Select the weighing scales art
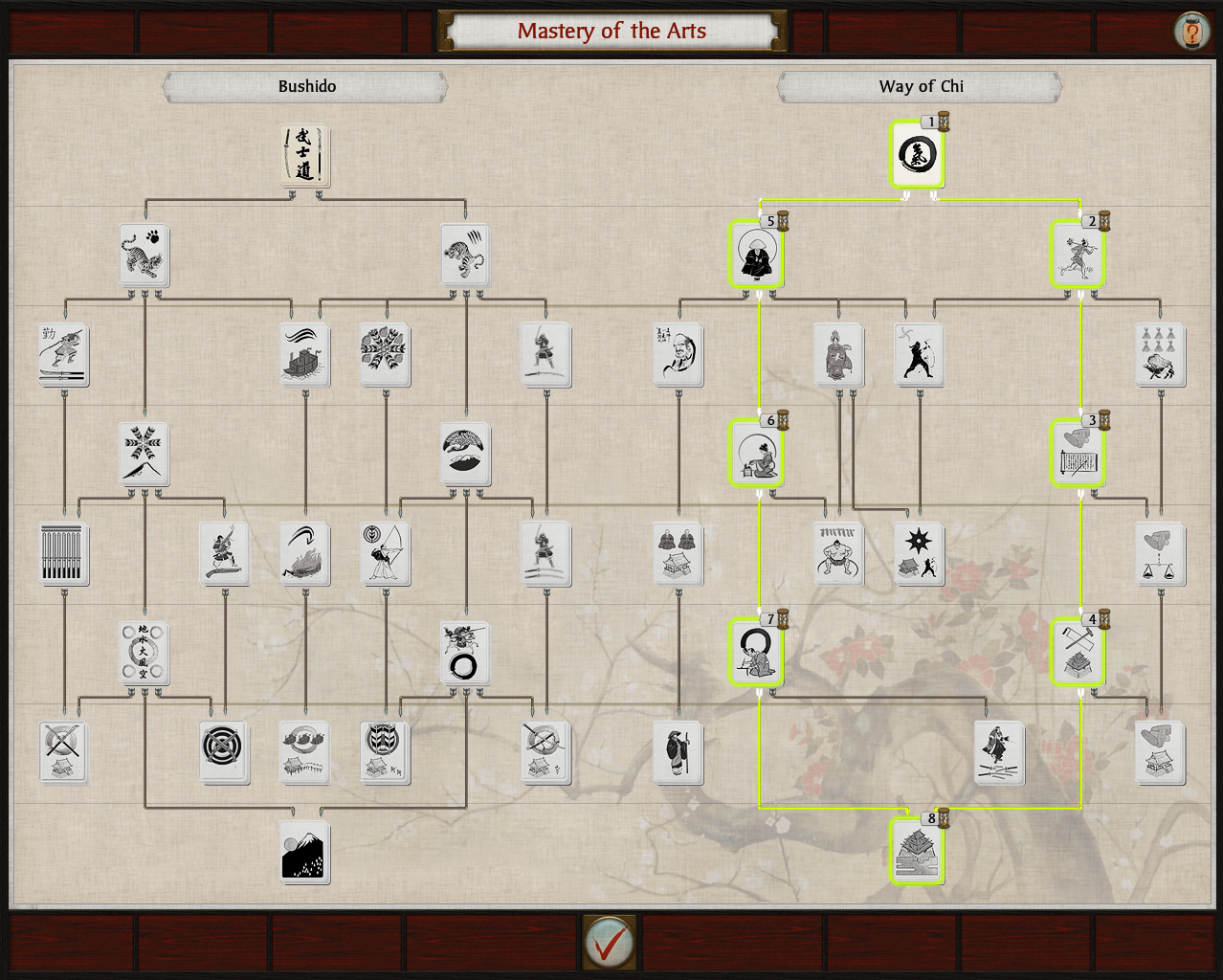The width and height of the screenshot is (1223, 980). click(1160, 554)
